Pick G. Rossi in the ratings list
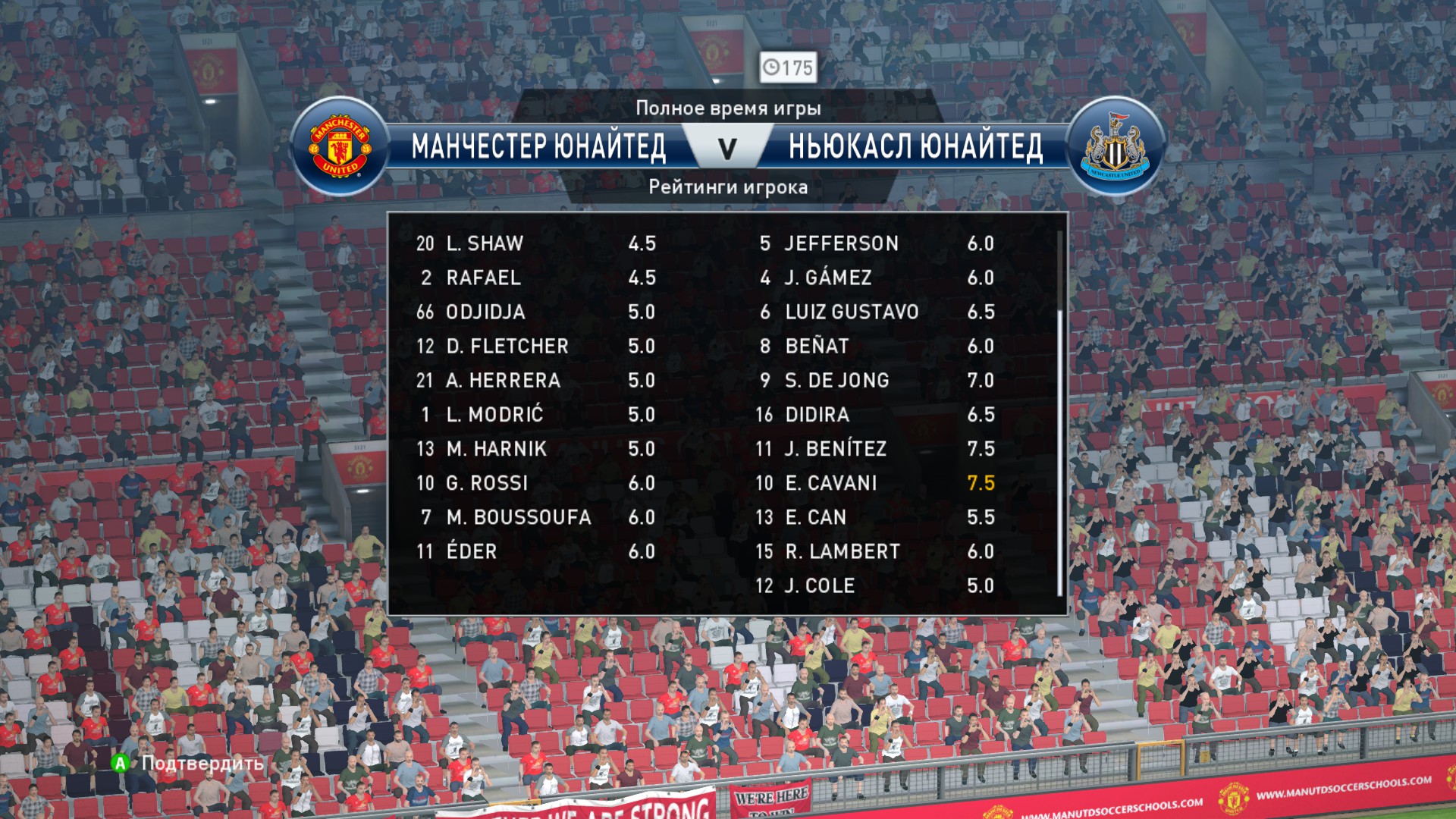Image resolution: width=1456 pixels, height=819 pixels. pos(535,483)
